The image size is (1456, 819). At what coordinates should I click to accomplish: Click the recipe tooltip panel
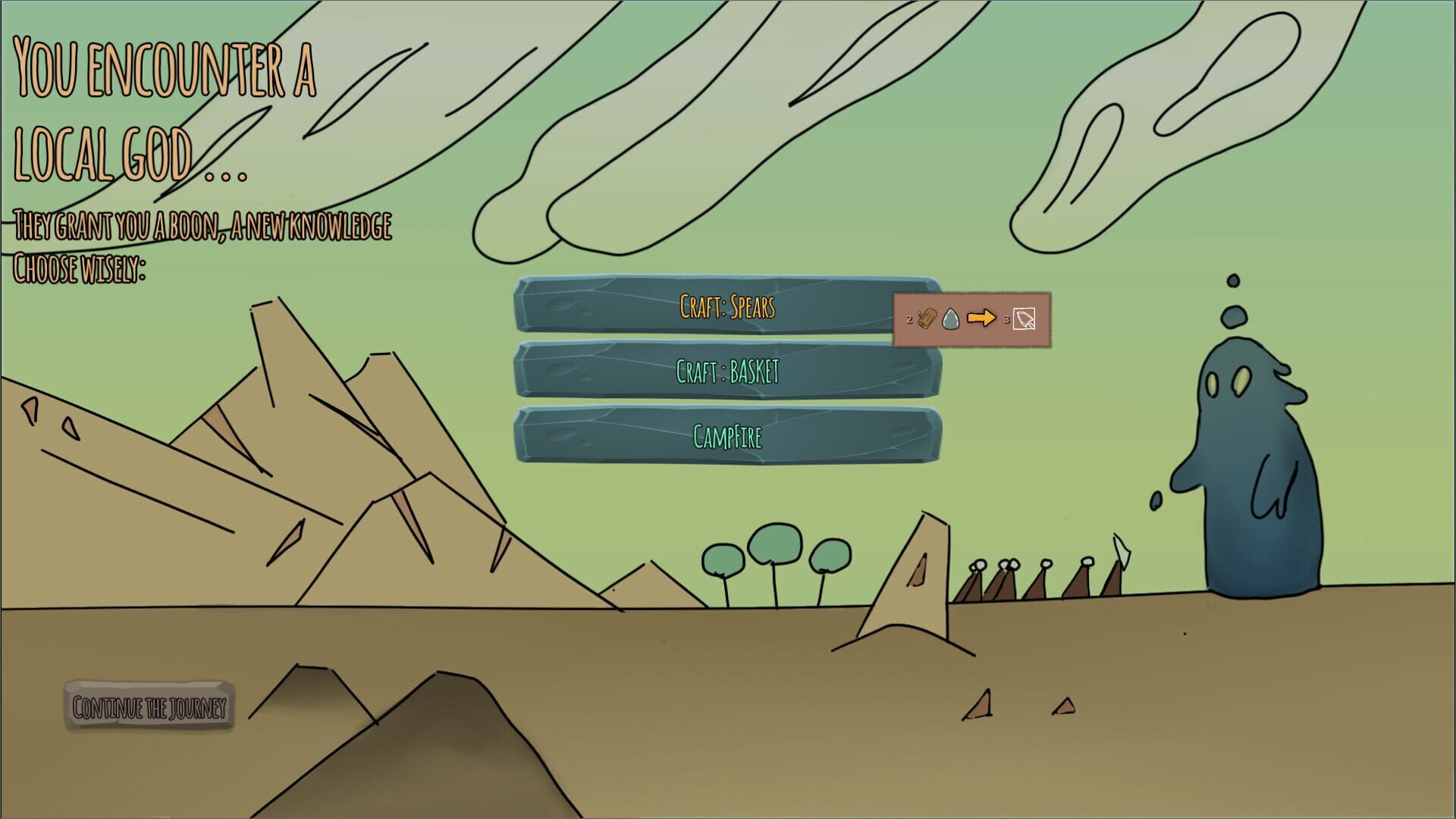click(x=972, y=318)
